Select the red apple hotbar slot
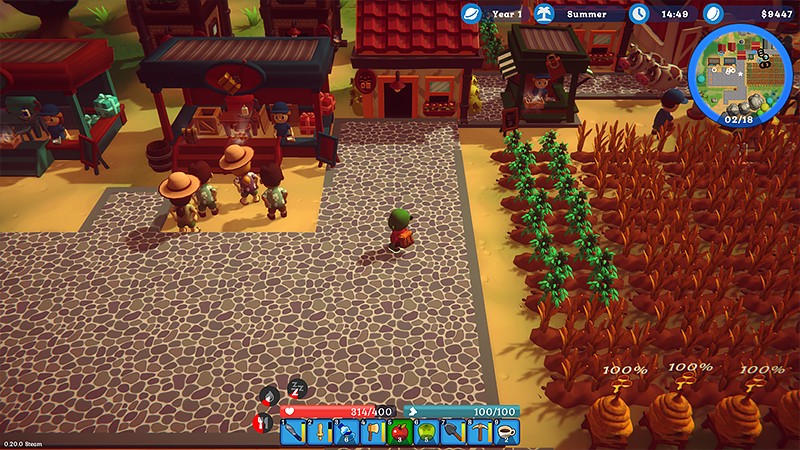This screenshot has width=800, height=450. 399,432
